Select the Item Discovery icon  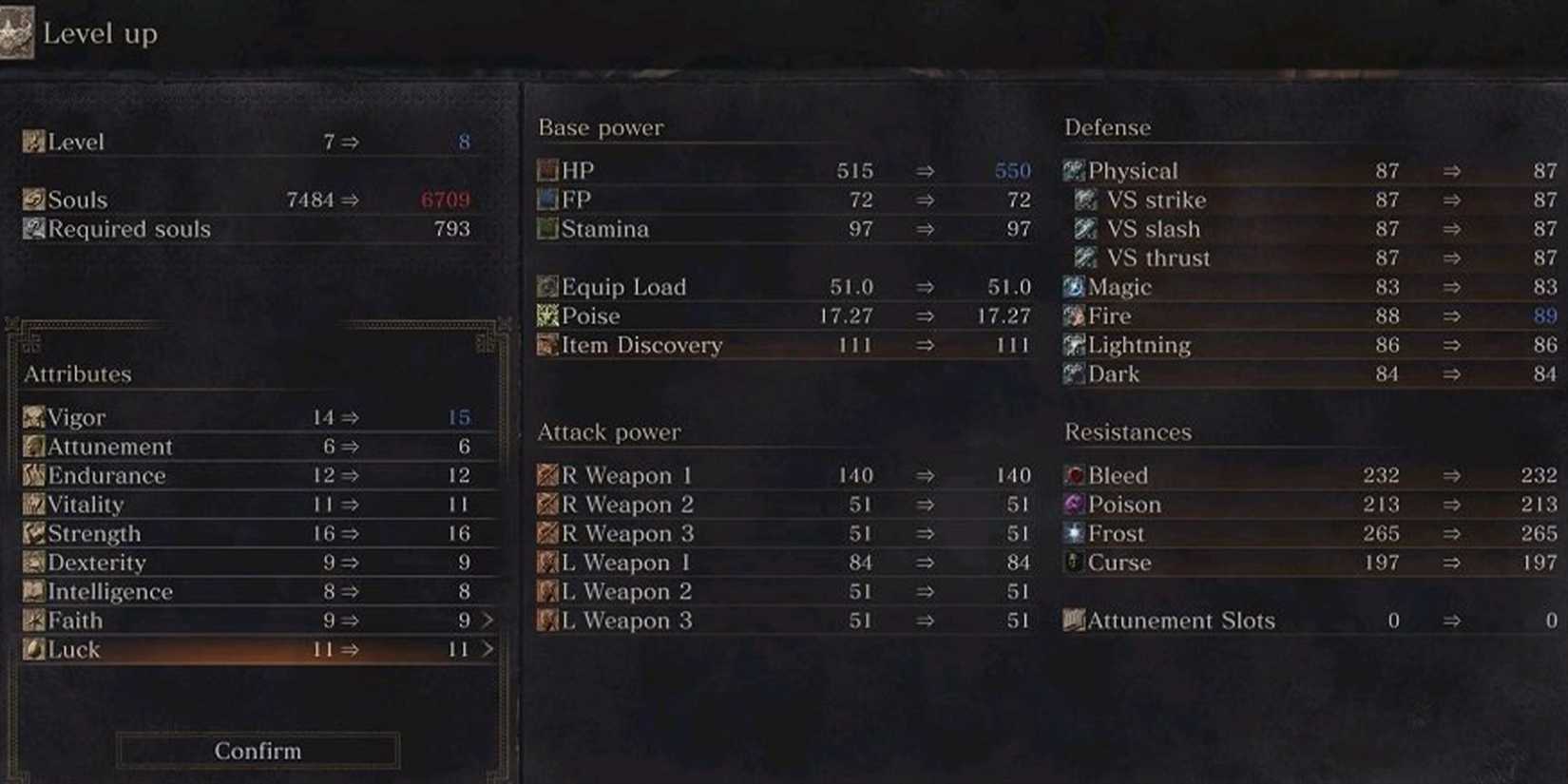[x=546, y=345]
